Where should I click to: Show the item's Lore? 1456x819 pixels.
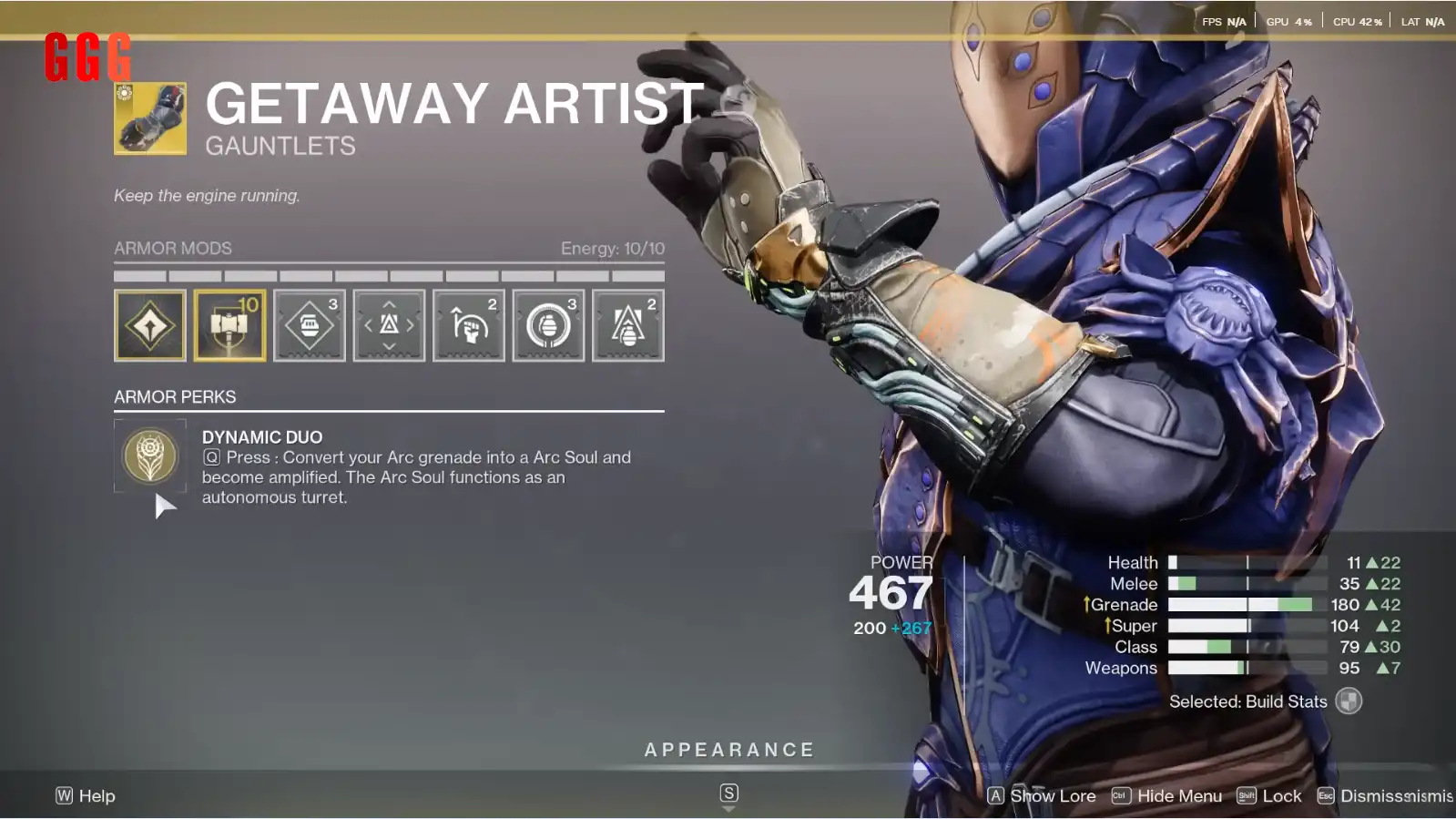click(1043, 796)
